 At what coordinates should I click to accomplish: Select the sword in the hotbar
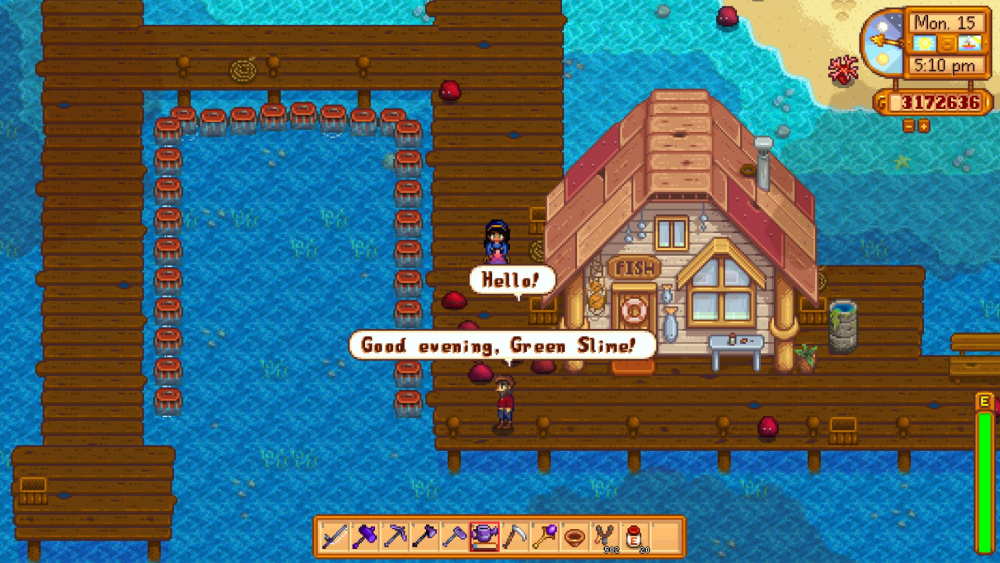[x=335, y=537]
